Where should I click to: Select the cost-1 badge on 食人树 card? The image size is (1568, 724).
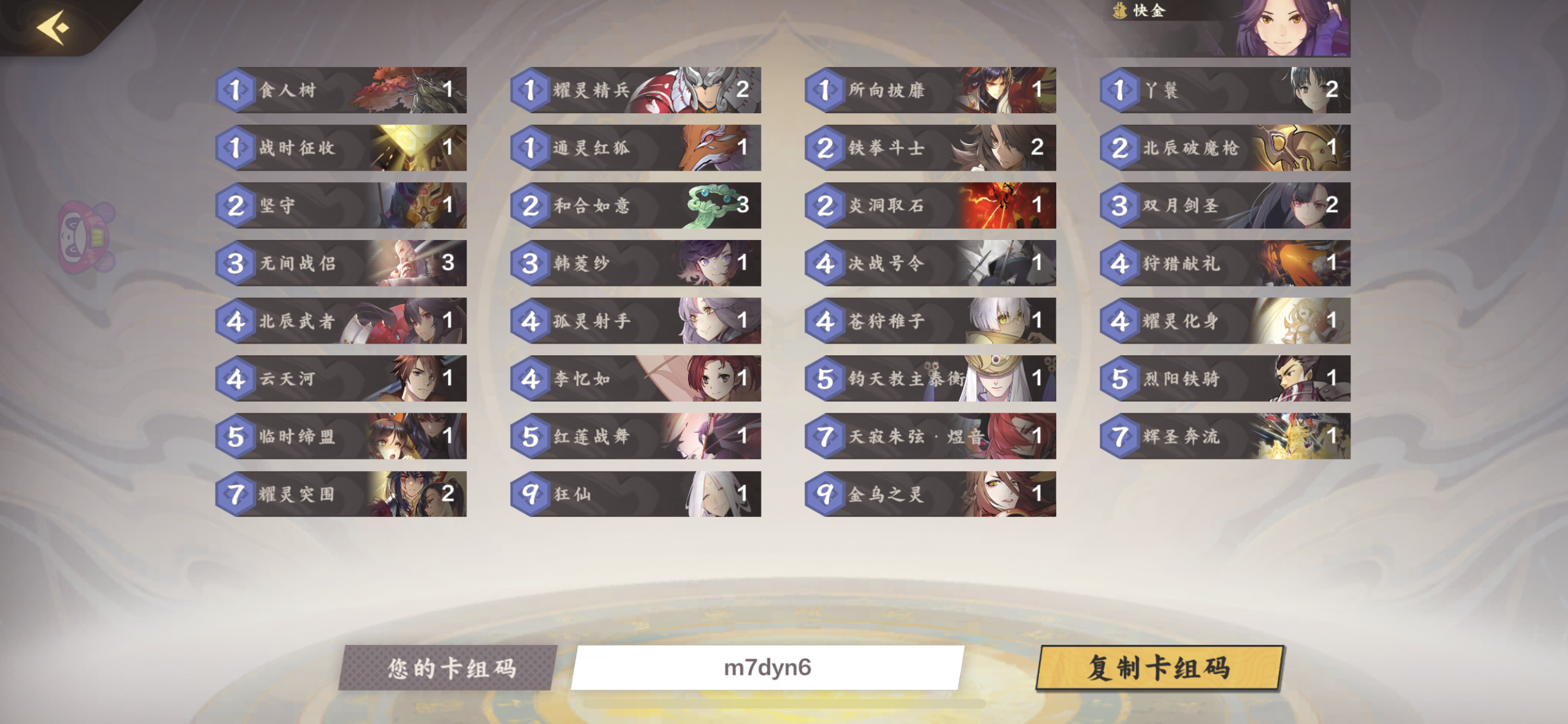pos(236,90)
